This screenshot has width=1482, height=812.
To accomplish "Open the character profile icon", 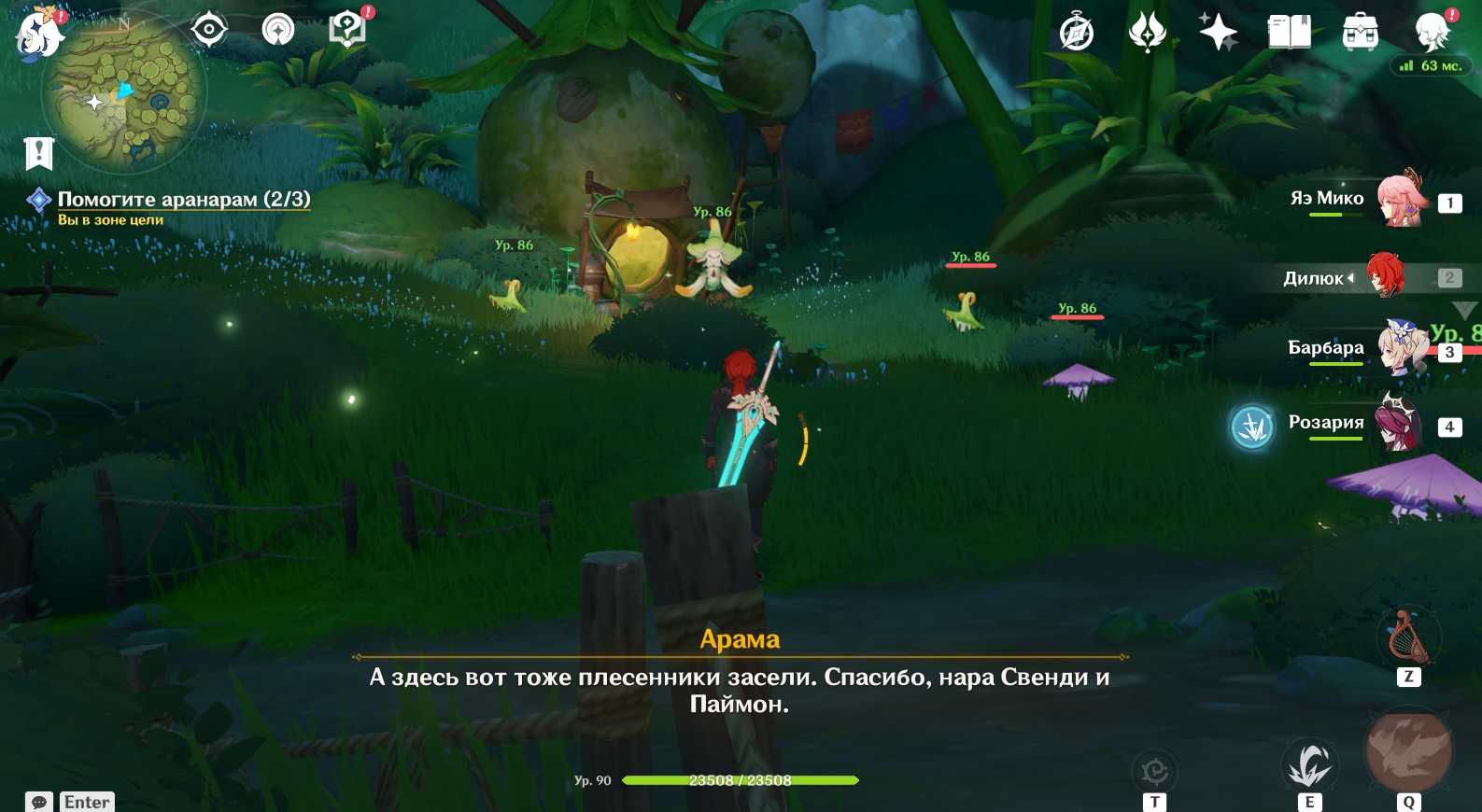I will [x=1432, y=33].
